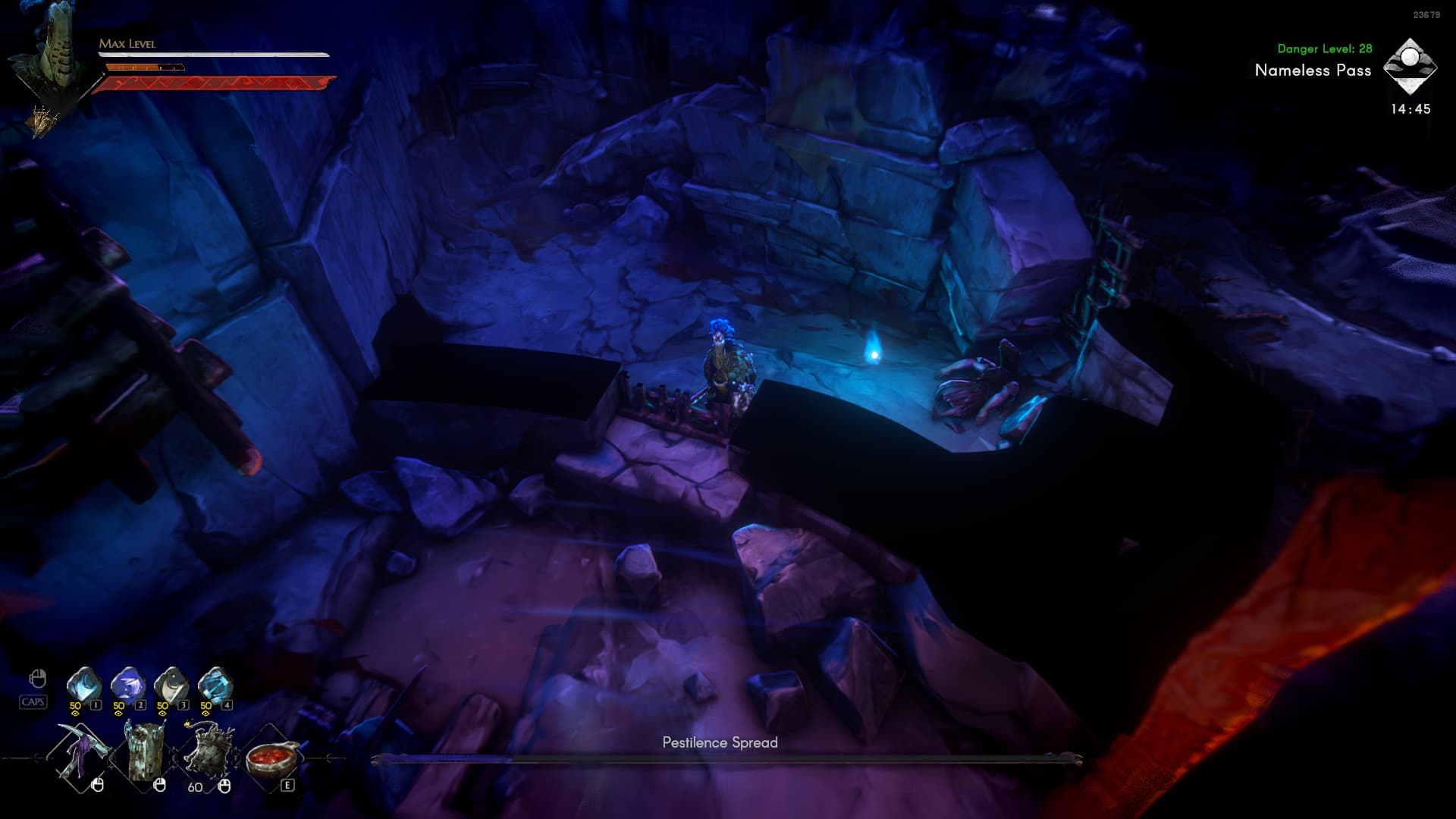The image size is (1456, 819).
Task: Trigger the purple swirl rune stone
Action: pos(127,685)
